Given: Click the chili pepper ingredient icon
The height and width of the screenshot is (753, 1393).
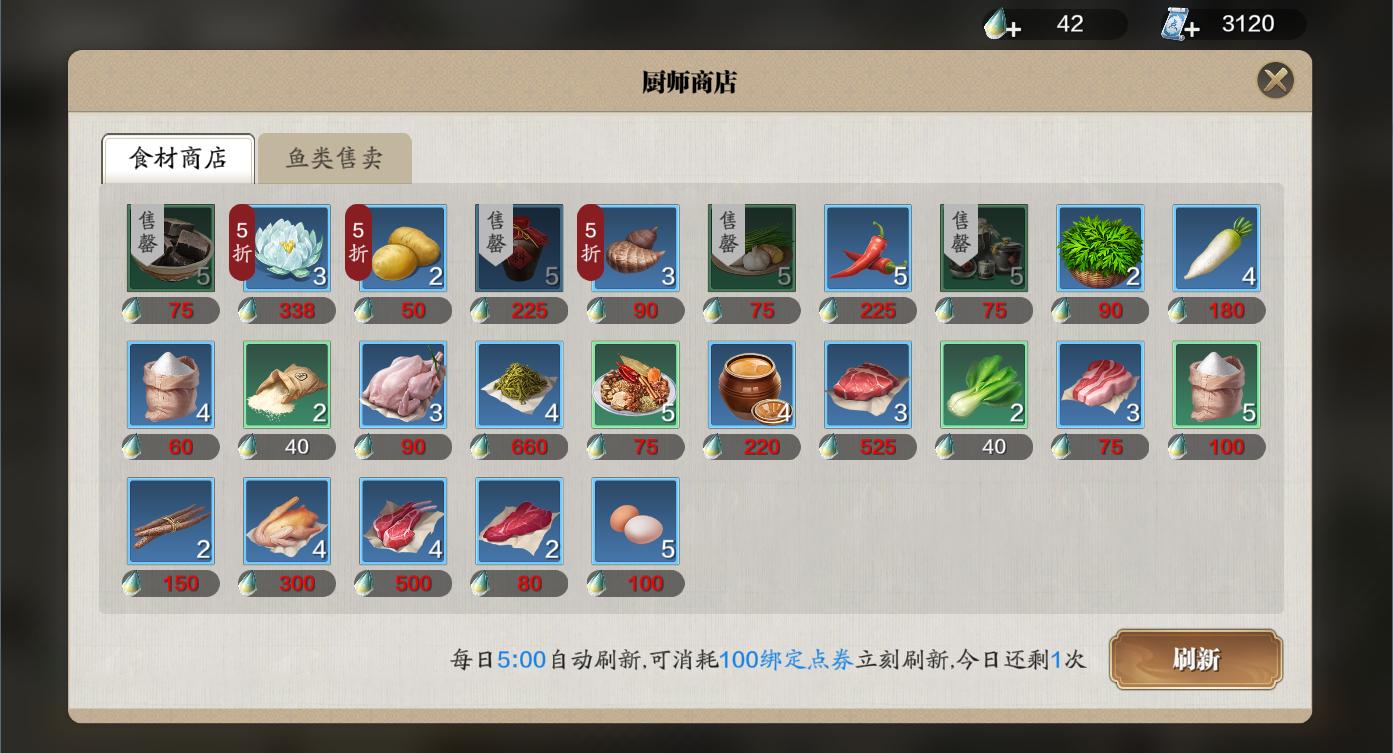Looking at the screenshot, I should [867, 247].
